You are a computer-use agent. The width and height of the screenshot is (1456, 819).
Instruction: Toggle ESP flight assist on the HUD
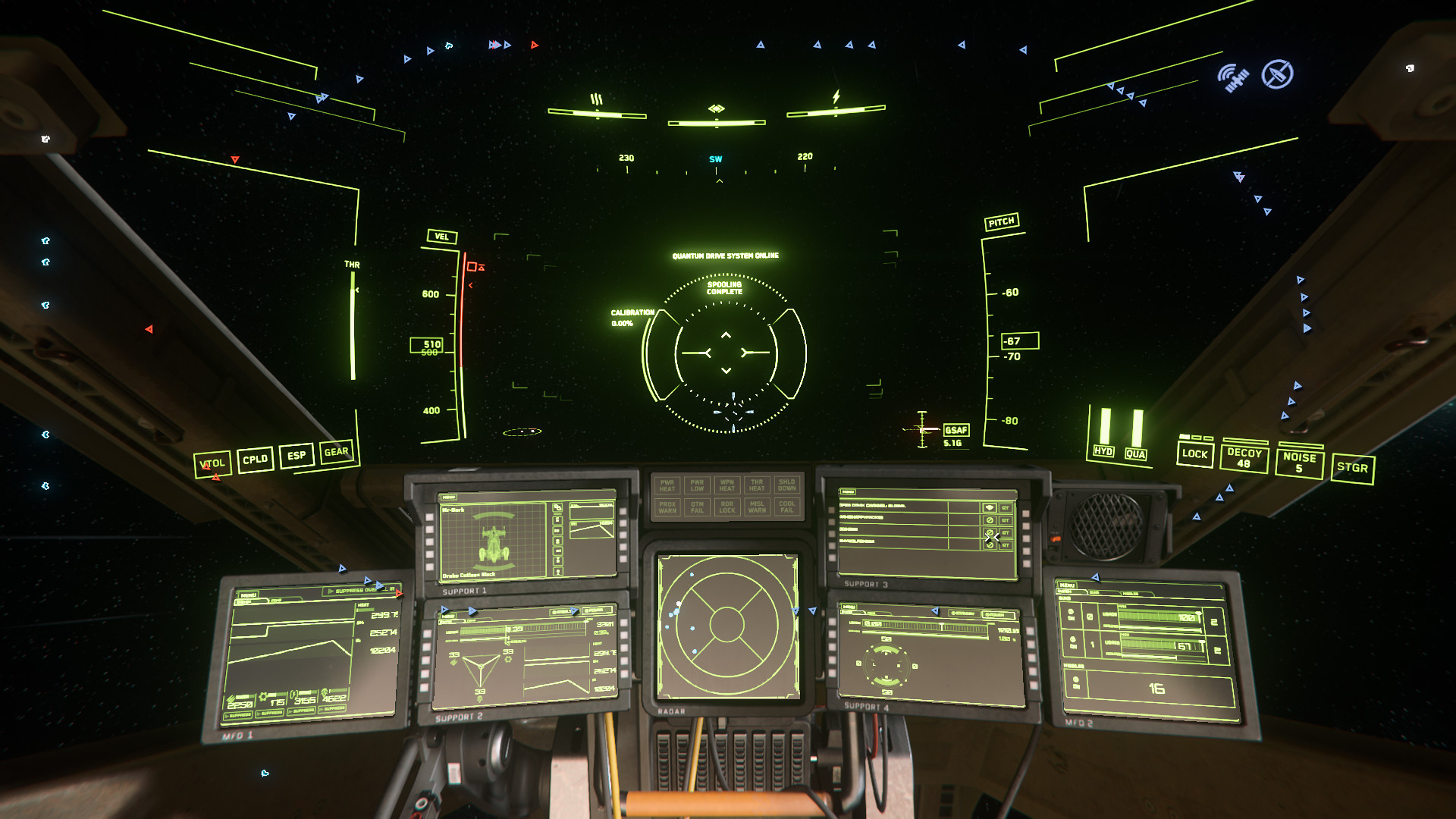tap(296, 454)
